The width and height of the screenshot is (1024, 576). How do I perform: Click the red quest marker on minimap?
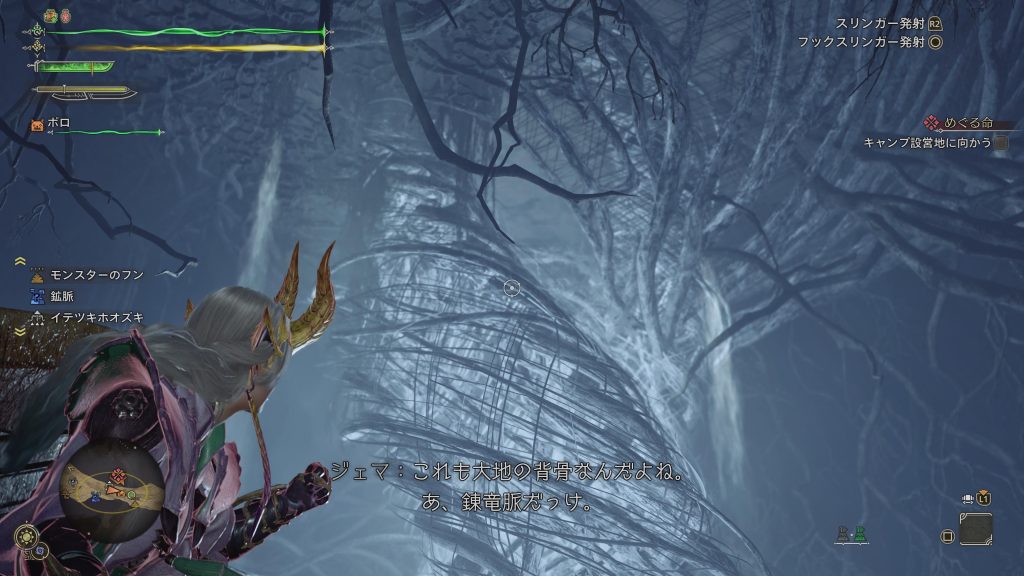point(118,476)
